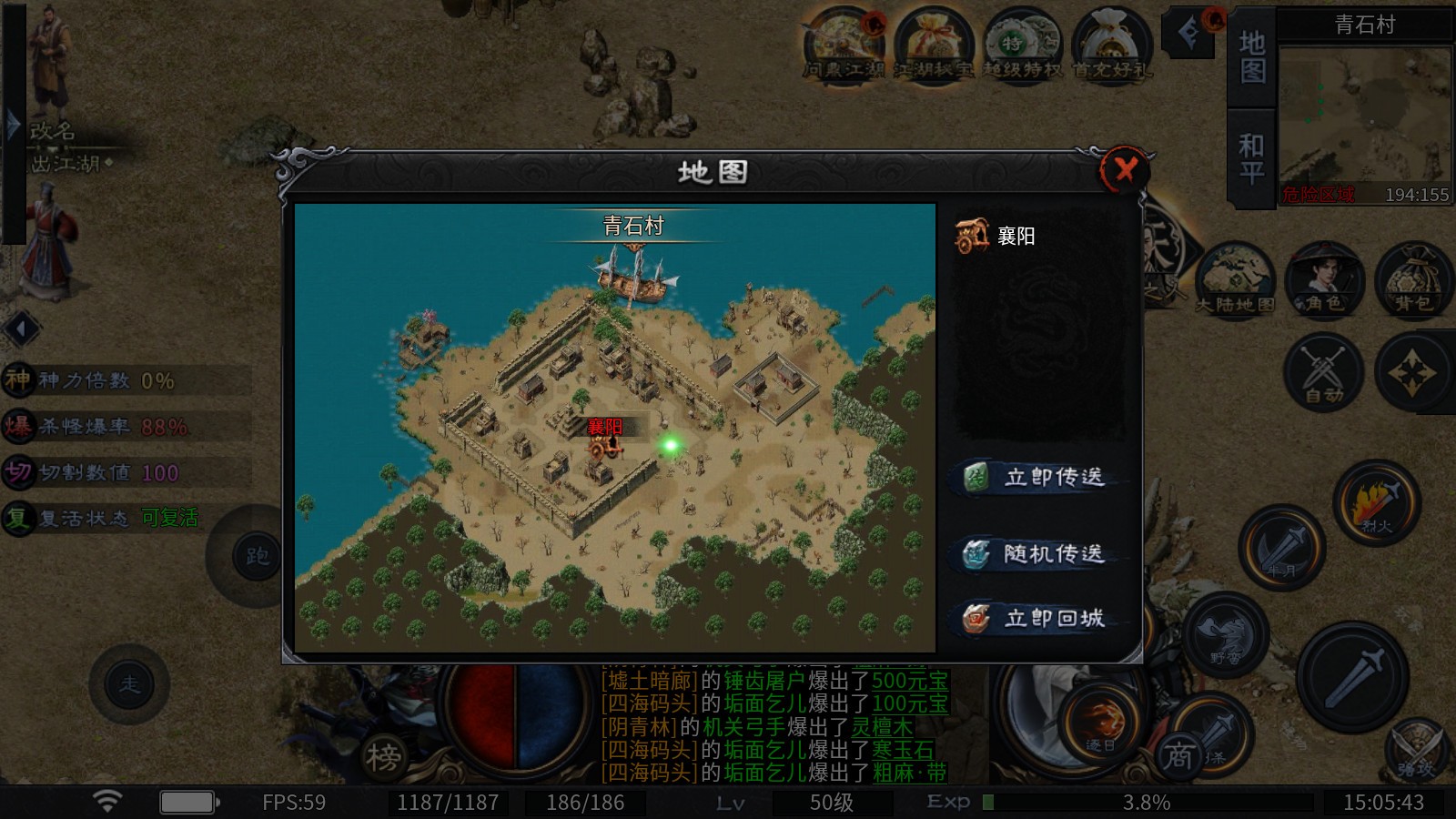Screen dimensions: 1456x819
Task: Toggle 自动 auto-combat crossed swords
Action: click(1323, 371)
